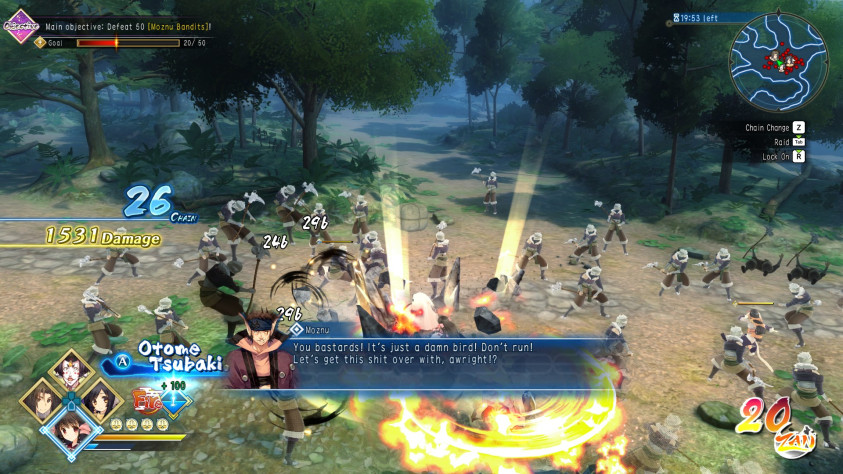Viewport: 843px width, 474px height.
Task: Switch to the brown-haired ally portrait
Action: tap(42, 399)
